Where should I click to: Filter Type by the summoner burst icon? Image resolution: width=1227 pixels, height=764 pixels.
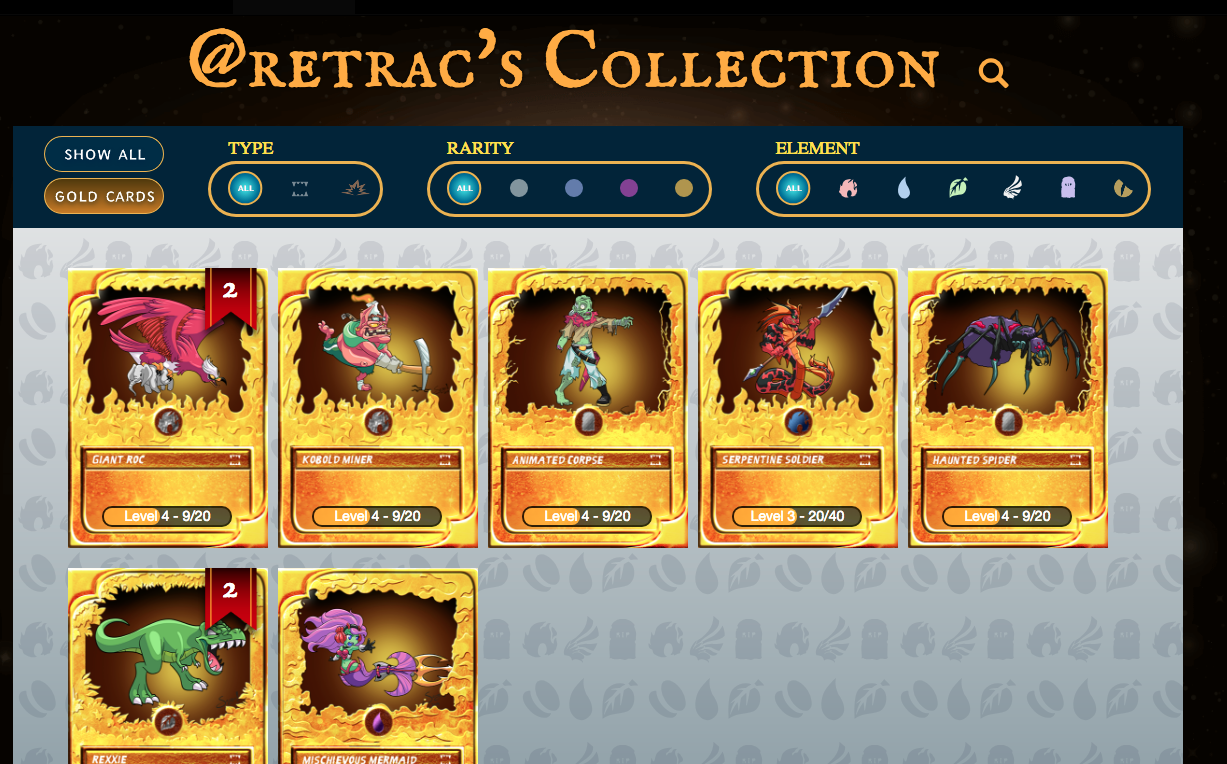(x=354, y=188)
